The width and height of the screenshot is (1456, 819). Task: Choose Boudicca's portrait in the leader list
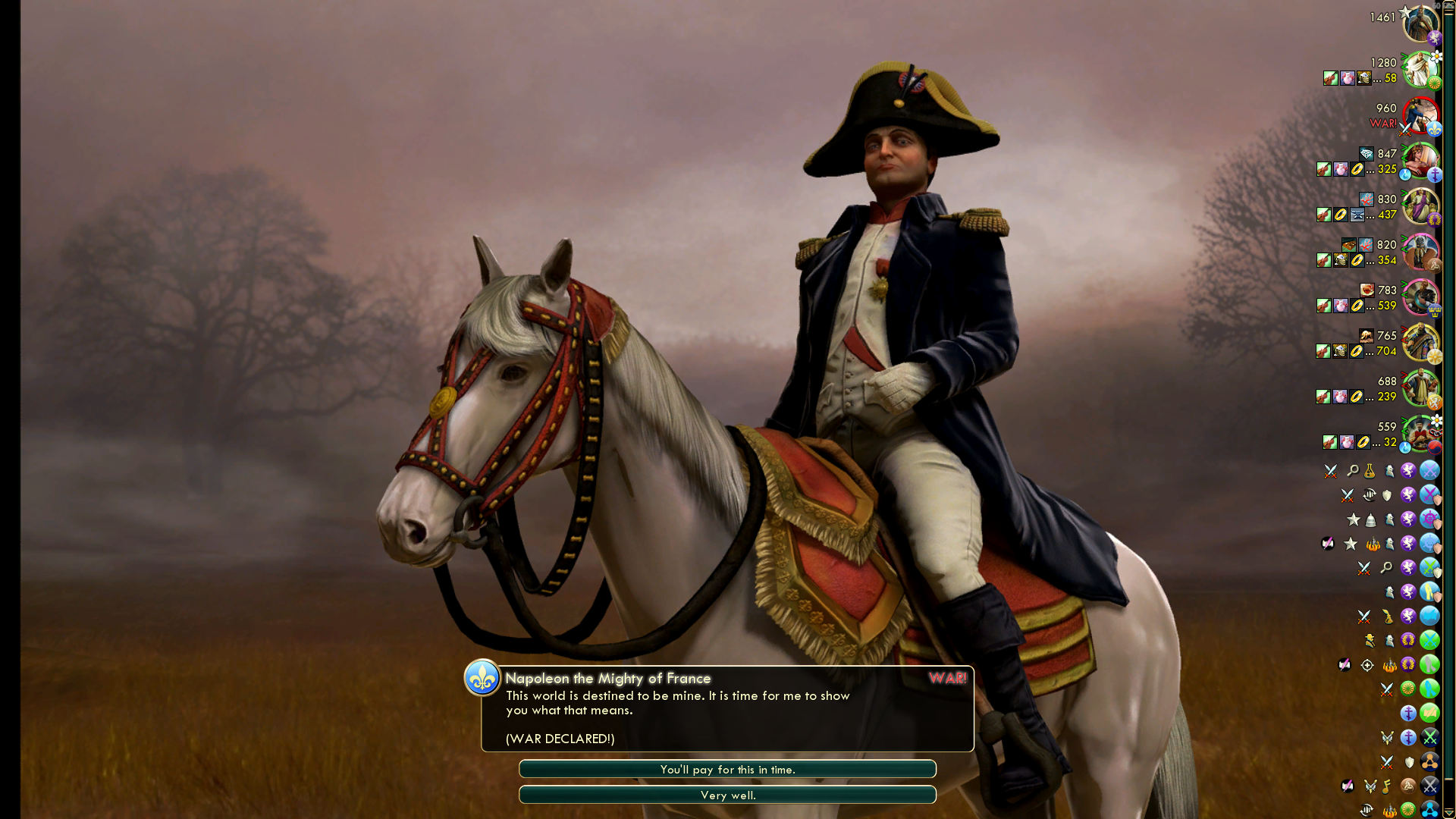[1420, 252]
